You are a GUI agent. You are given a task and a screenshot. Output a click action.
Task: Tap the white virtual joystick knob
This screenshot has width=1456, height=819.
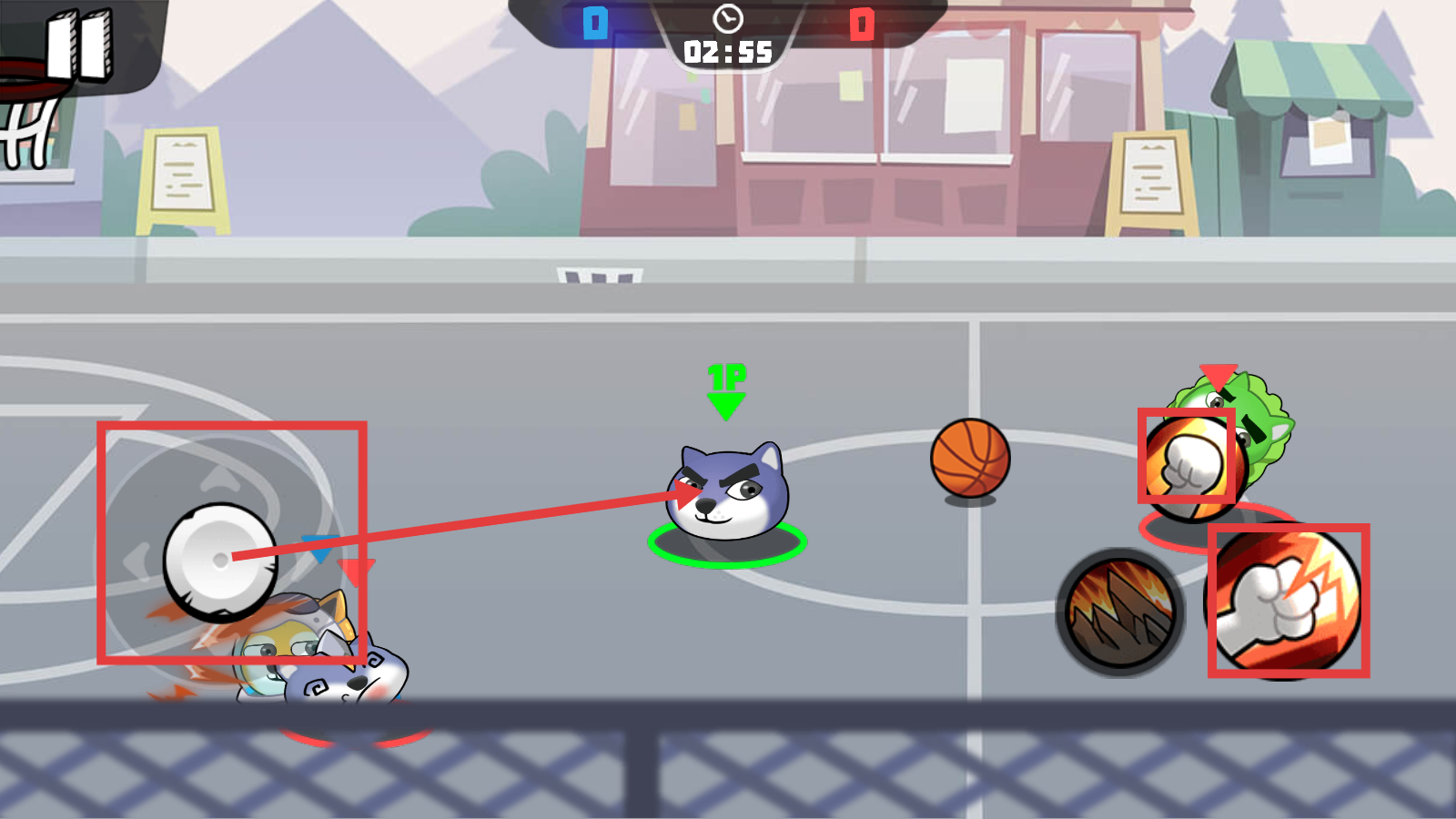(219, 561)
